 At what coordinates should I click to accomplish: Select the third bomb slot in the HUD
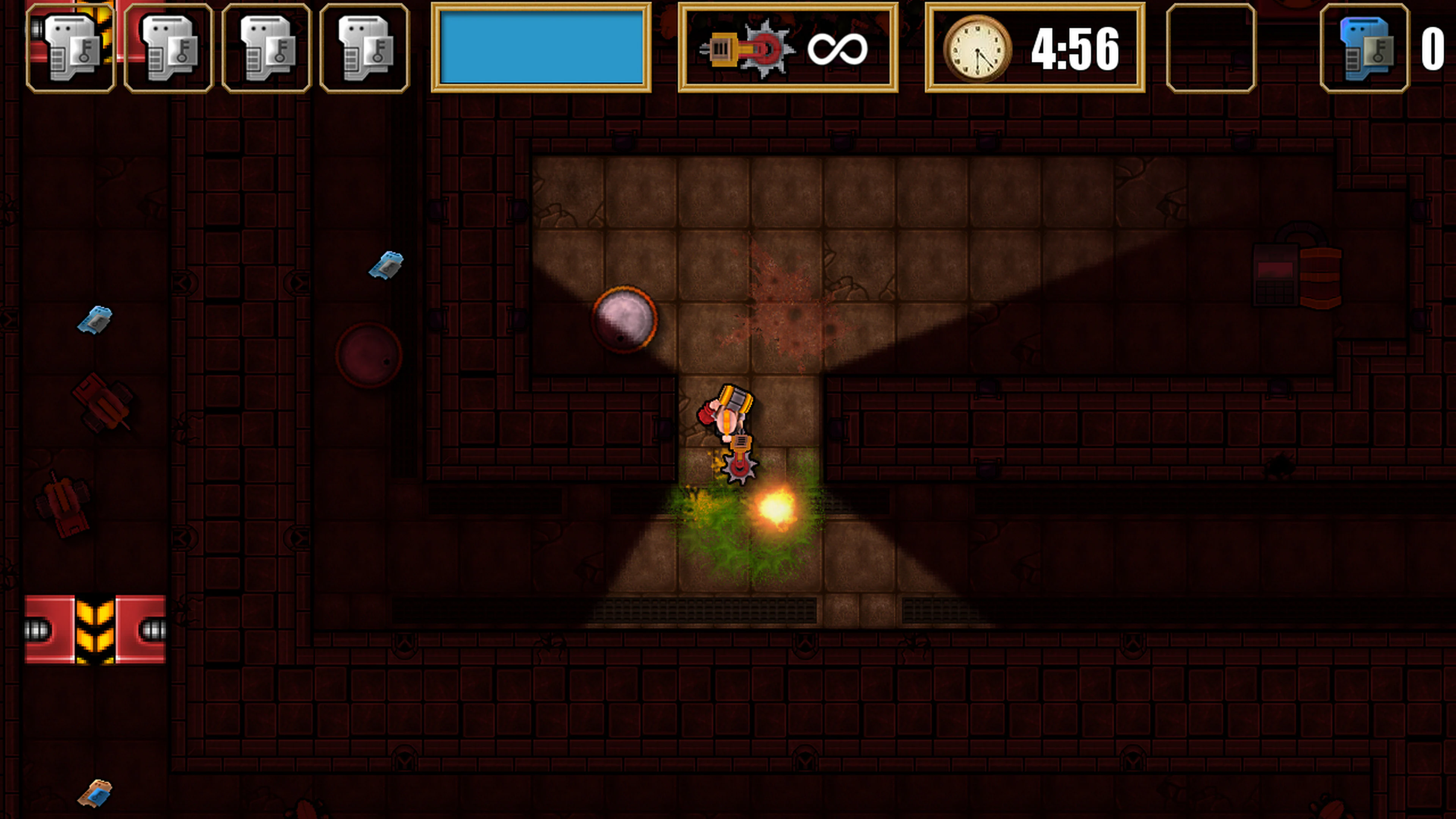point(266,48)
